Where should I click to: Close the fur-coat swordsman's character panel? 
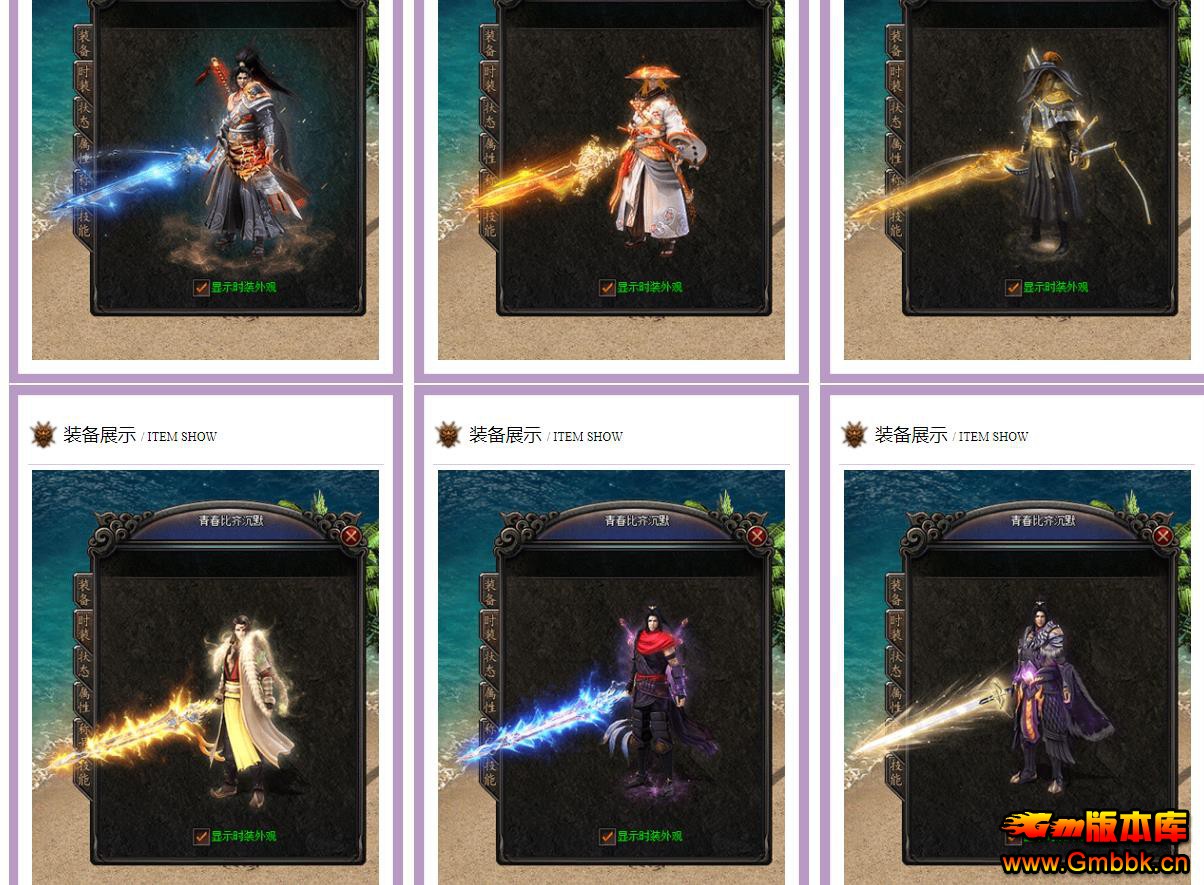350,537
